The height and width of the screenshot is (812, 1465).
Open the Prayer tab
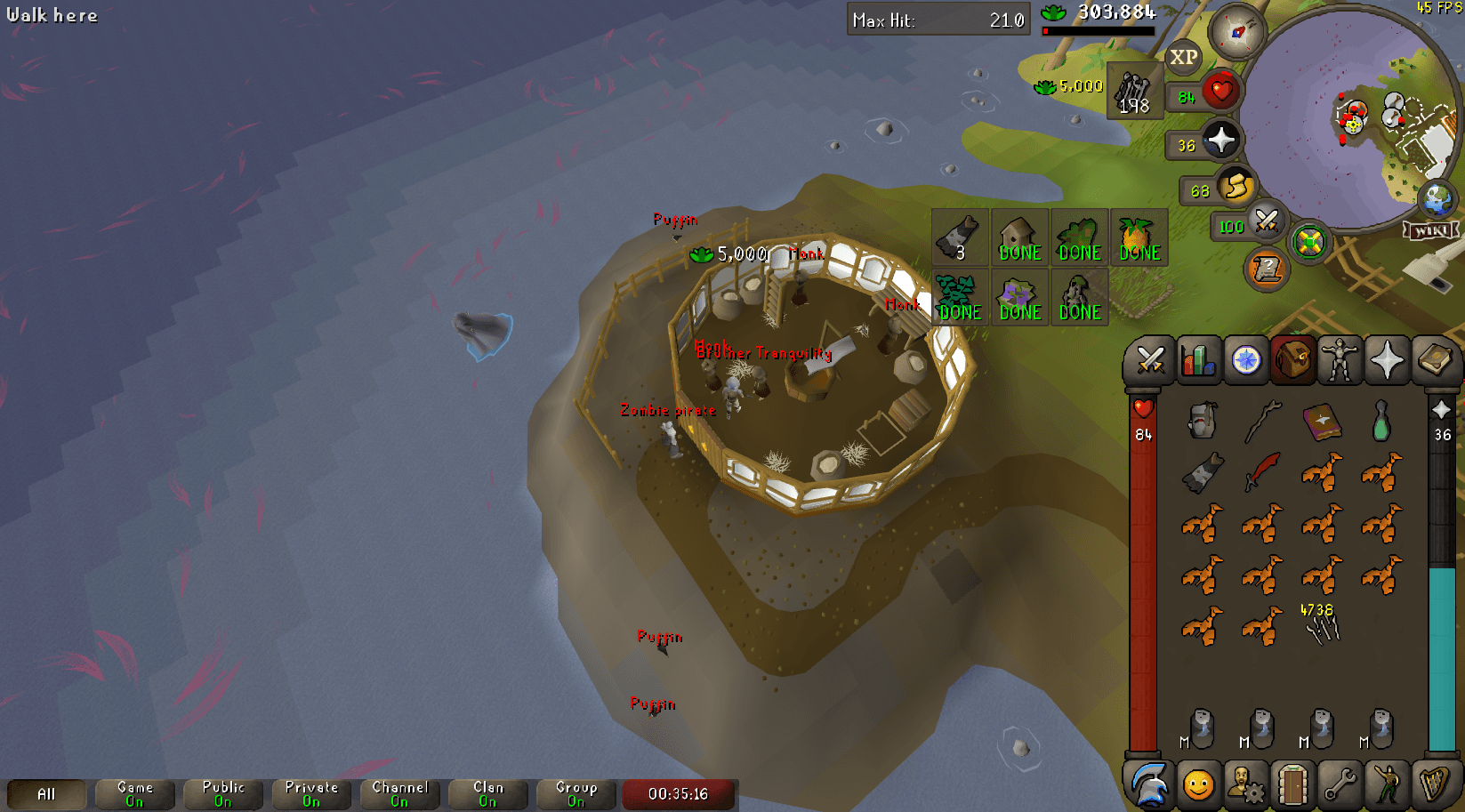(x=1389, y=360)
